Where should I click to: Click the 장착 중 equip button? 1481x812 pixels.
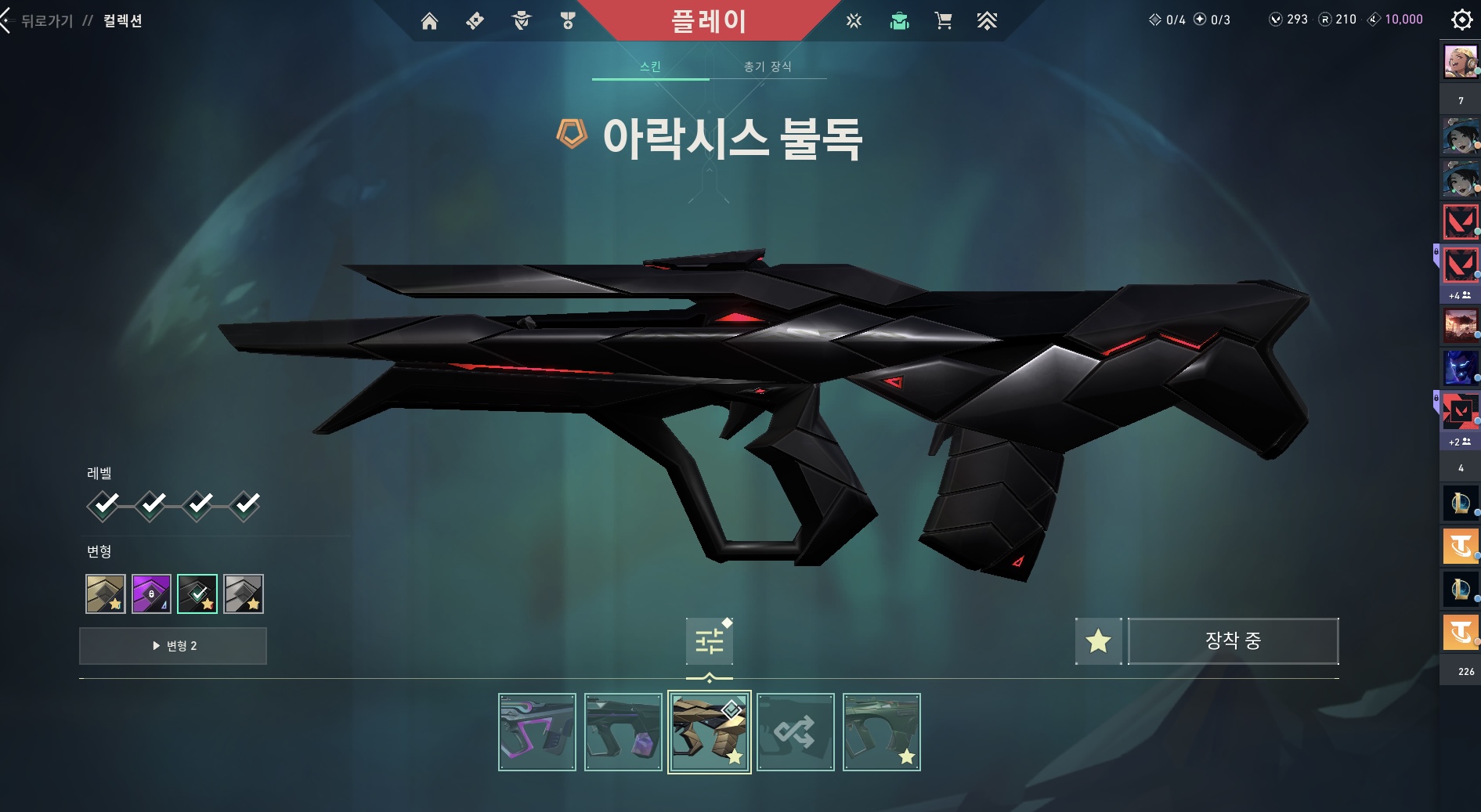(1233, 641)
